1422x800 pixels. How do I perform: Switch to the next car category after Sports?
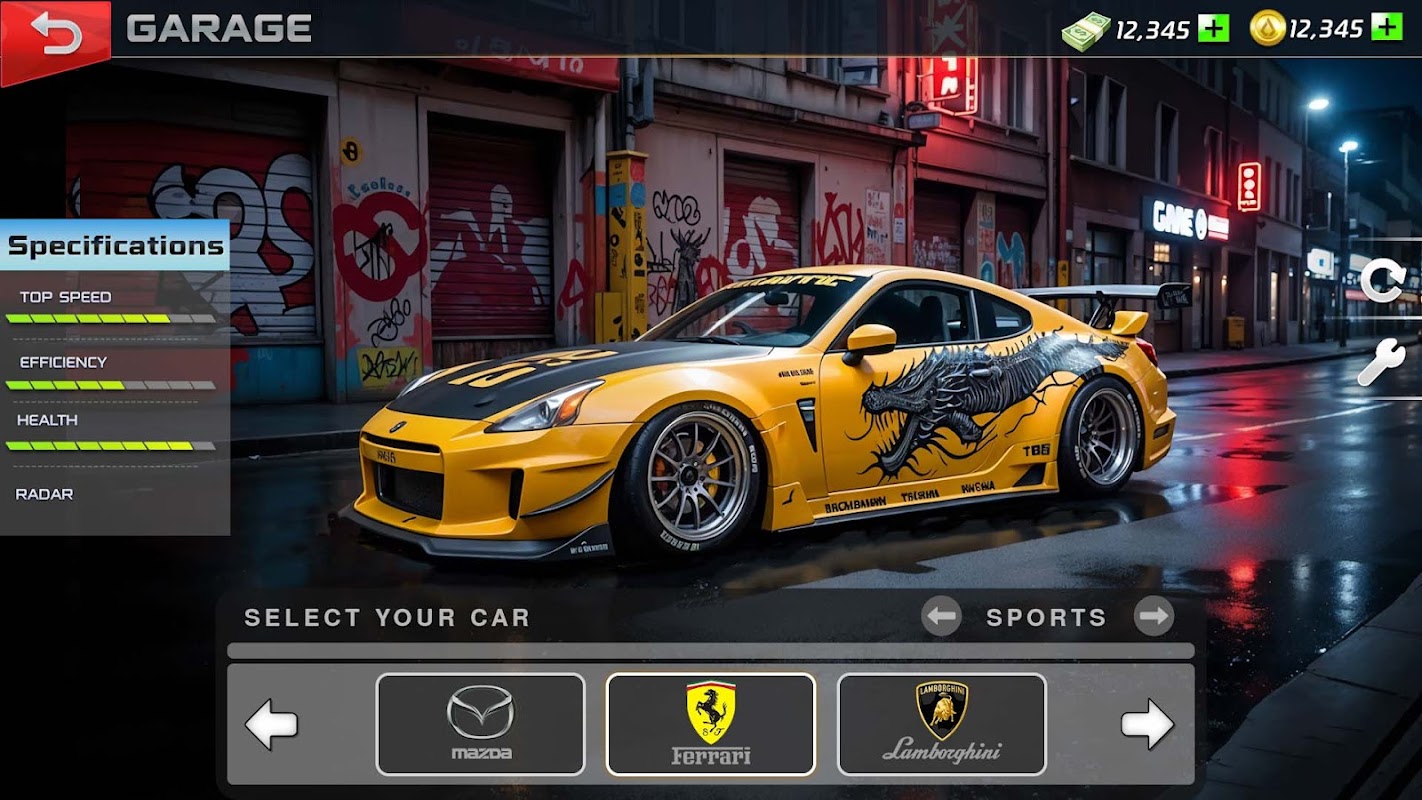coord(1153,617)
